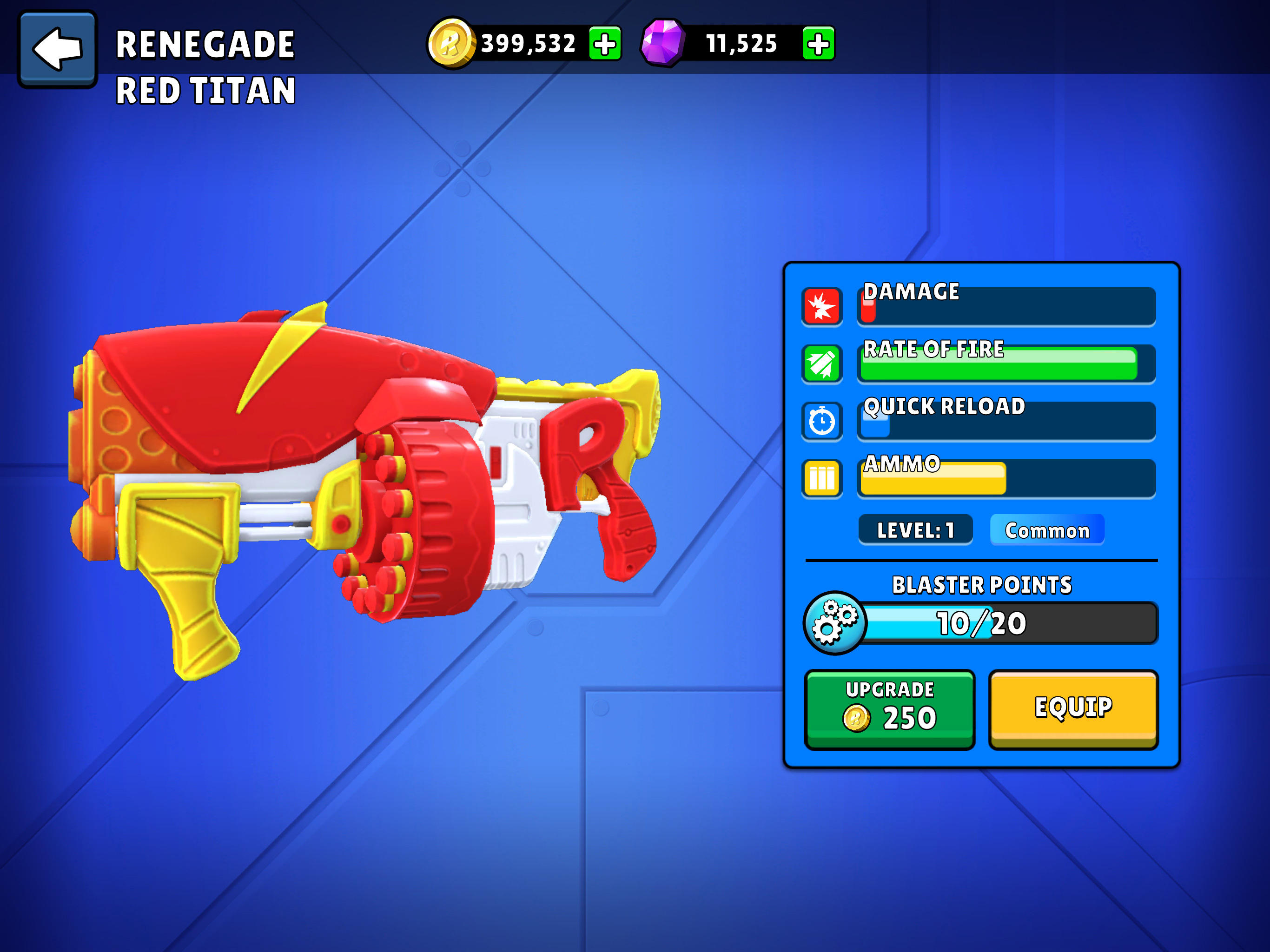Screen dimensions: 1270x952
Task: Buy more purple gems with the plus button
Action: point(818,44)
